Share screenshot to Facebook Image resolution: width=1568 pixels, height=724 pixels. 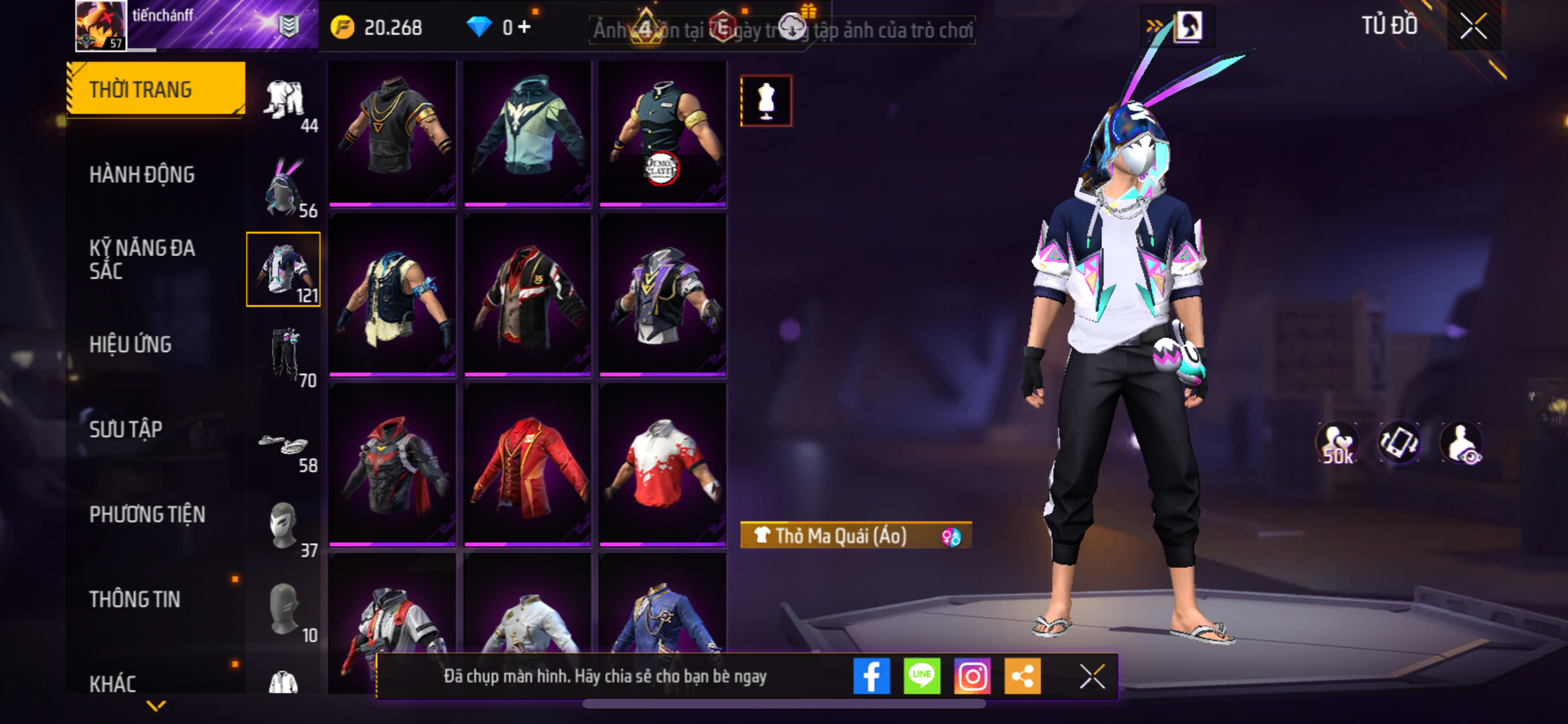click(872, 676)
